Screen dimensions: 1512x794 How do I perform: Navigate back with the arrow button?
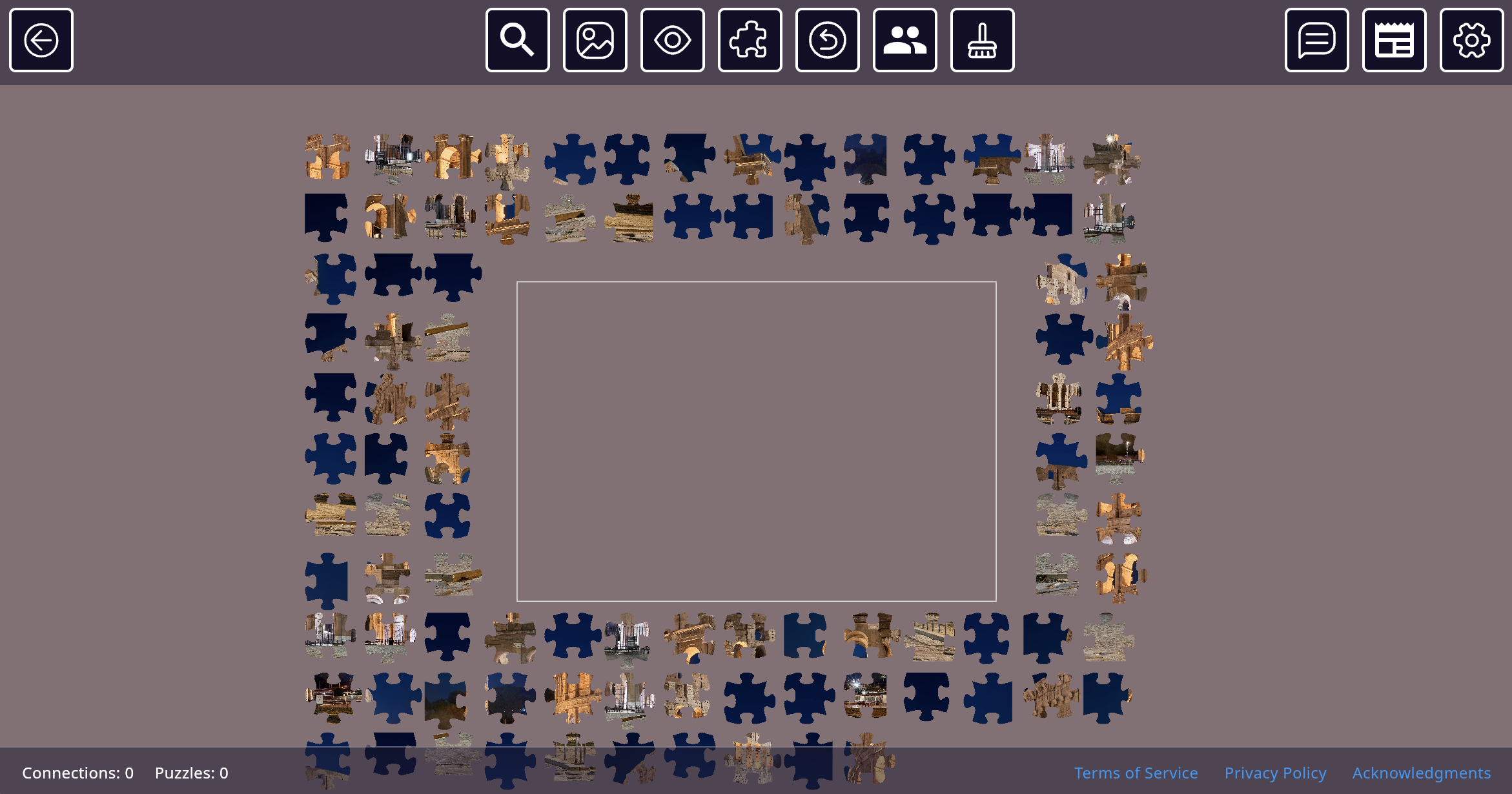pos(41,40)
